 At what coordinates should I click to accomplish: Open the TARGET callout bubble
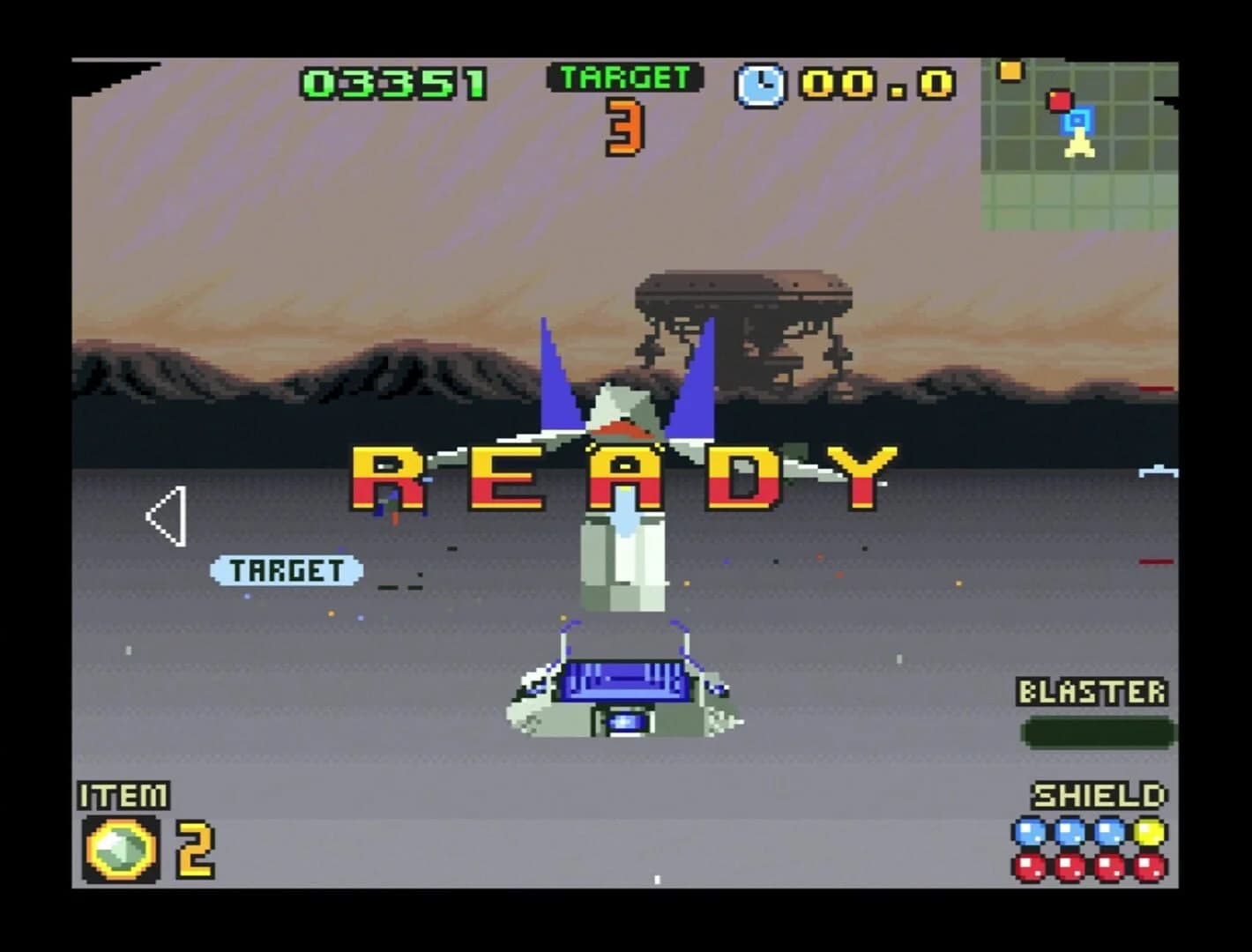click(287, 570)
